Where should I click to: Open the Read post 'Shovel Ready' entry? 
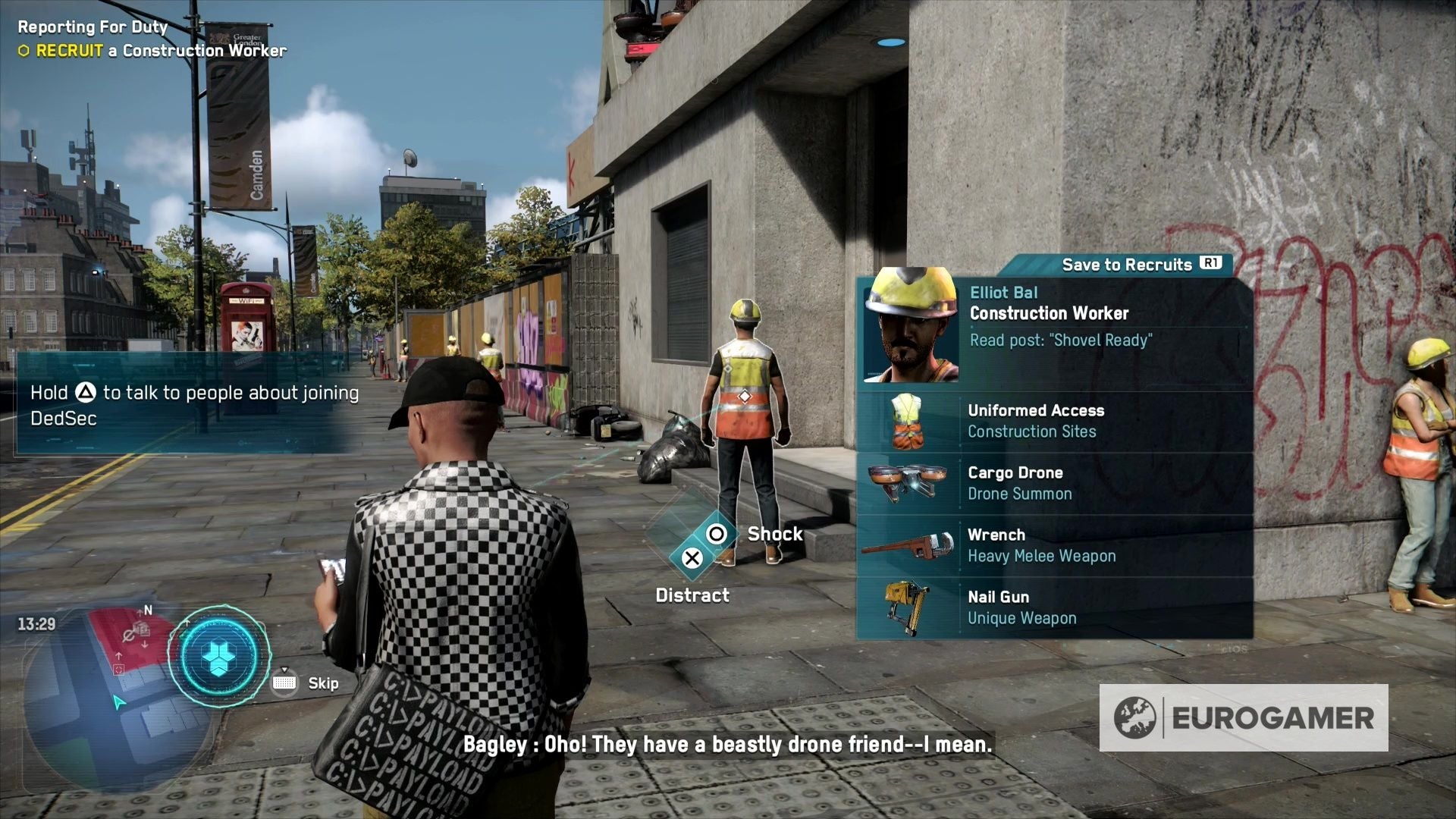click(1060, 340)
